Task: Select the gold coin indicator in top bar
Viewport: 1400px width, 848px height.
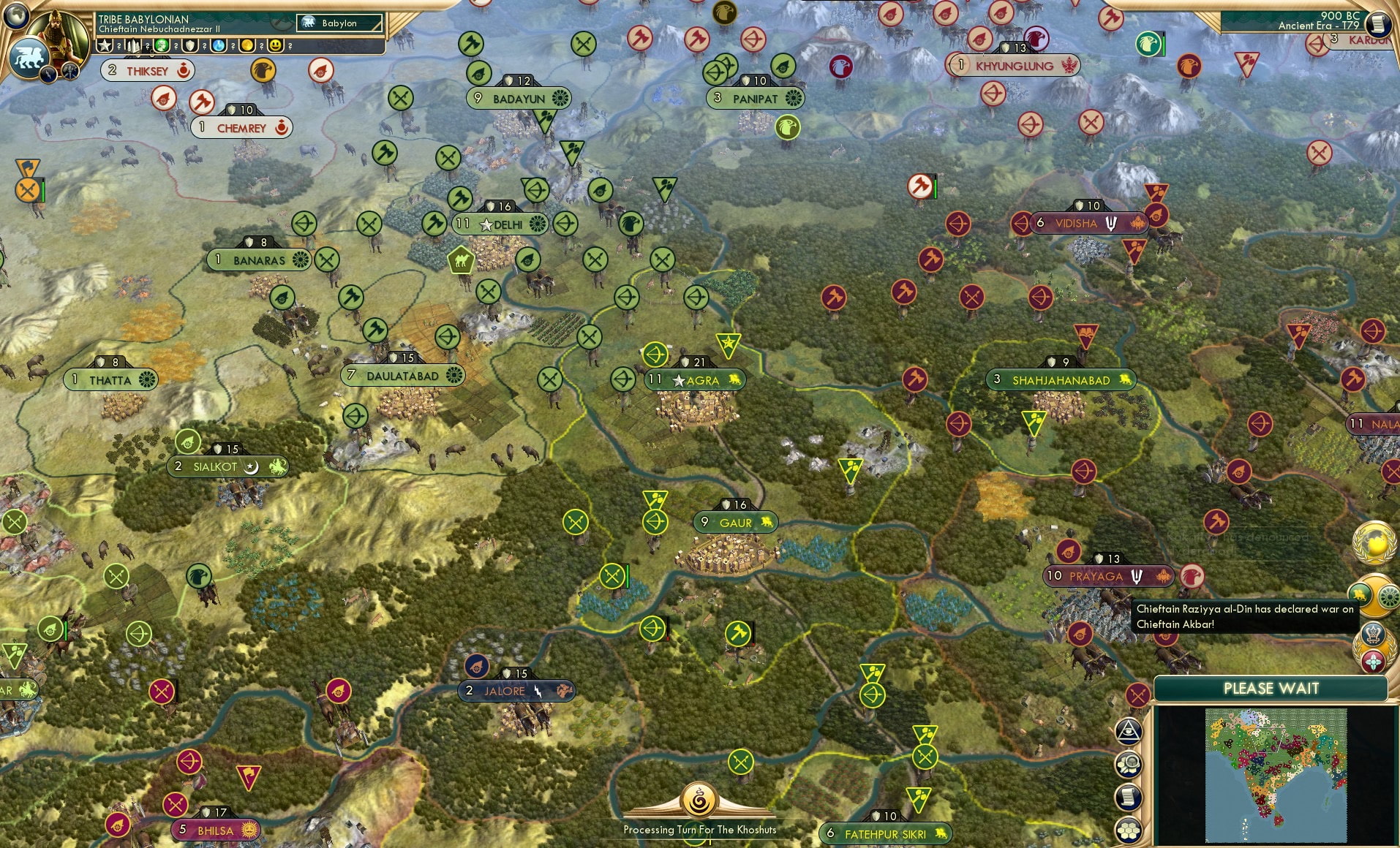Action: (248, 45)
